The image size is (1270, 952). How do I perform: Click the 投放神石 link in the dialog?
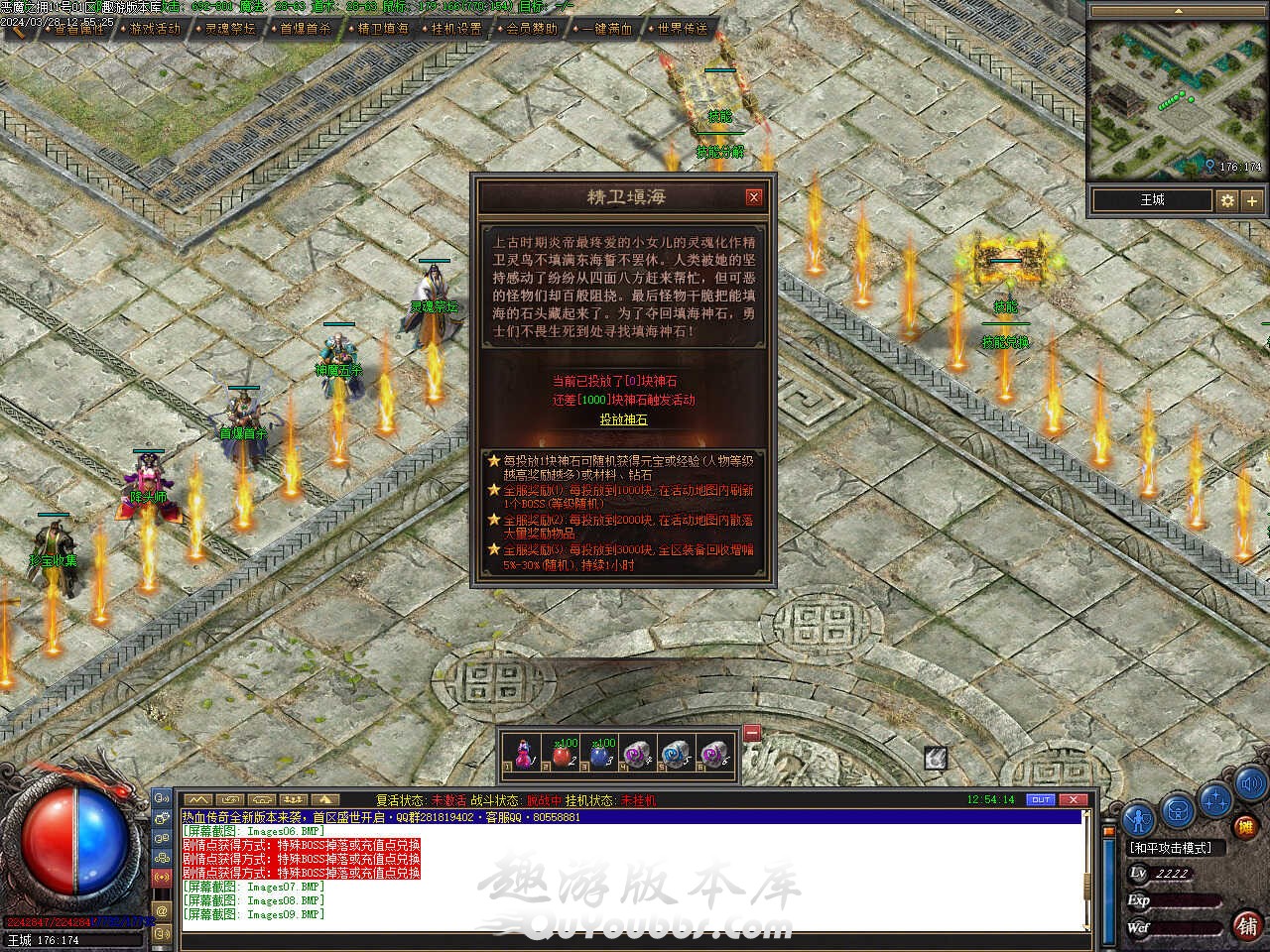pos(623,419)
